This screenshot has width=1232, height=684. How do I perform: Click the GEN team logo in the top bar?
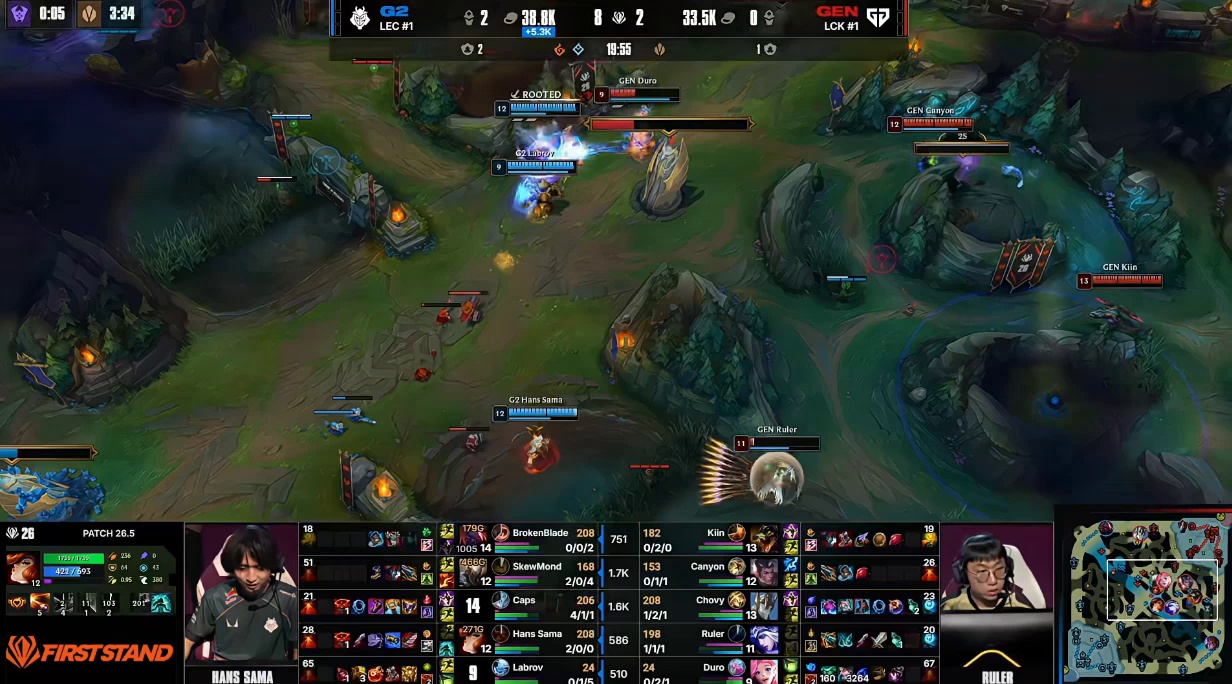(x=877, y=18)
